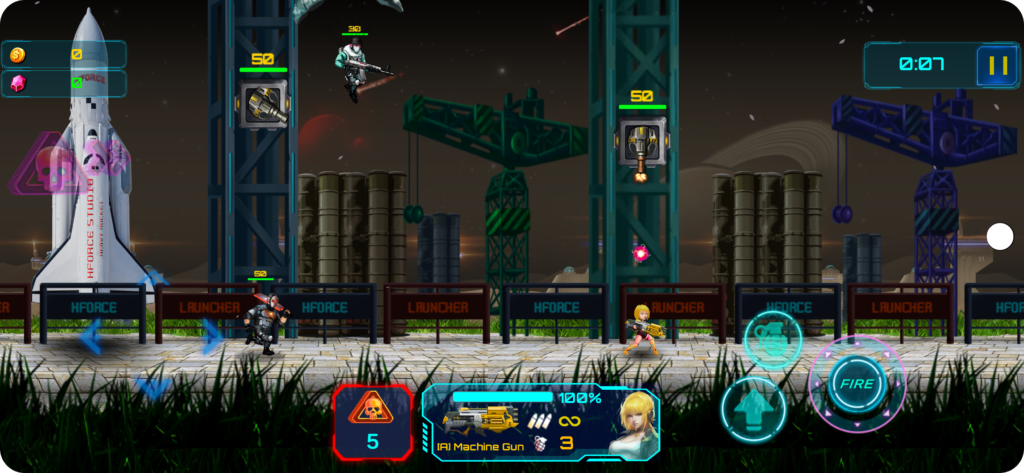Move left with the left arrow control
The width and height of the screenshot is (1024, 473).
[x=91, y=337]
